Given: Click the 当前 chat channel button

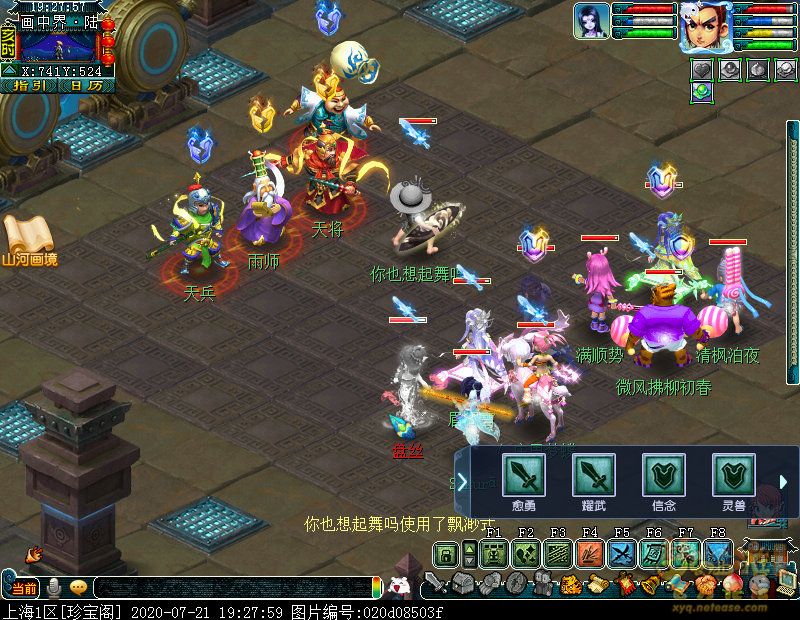Looking at the screenshot, I should [x=24, y=587].
